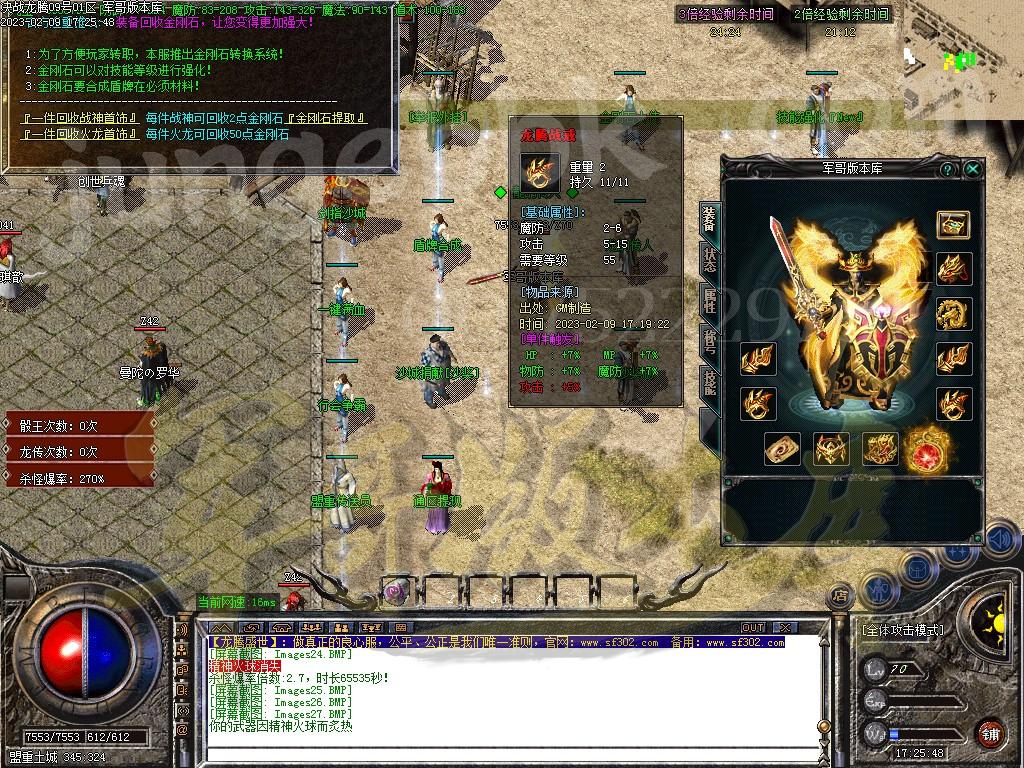The height and width of the screenshot is (768, 1024).
Task: Open the 店 shop button
Action: tap(840, 596)
